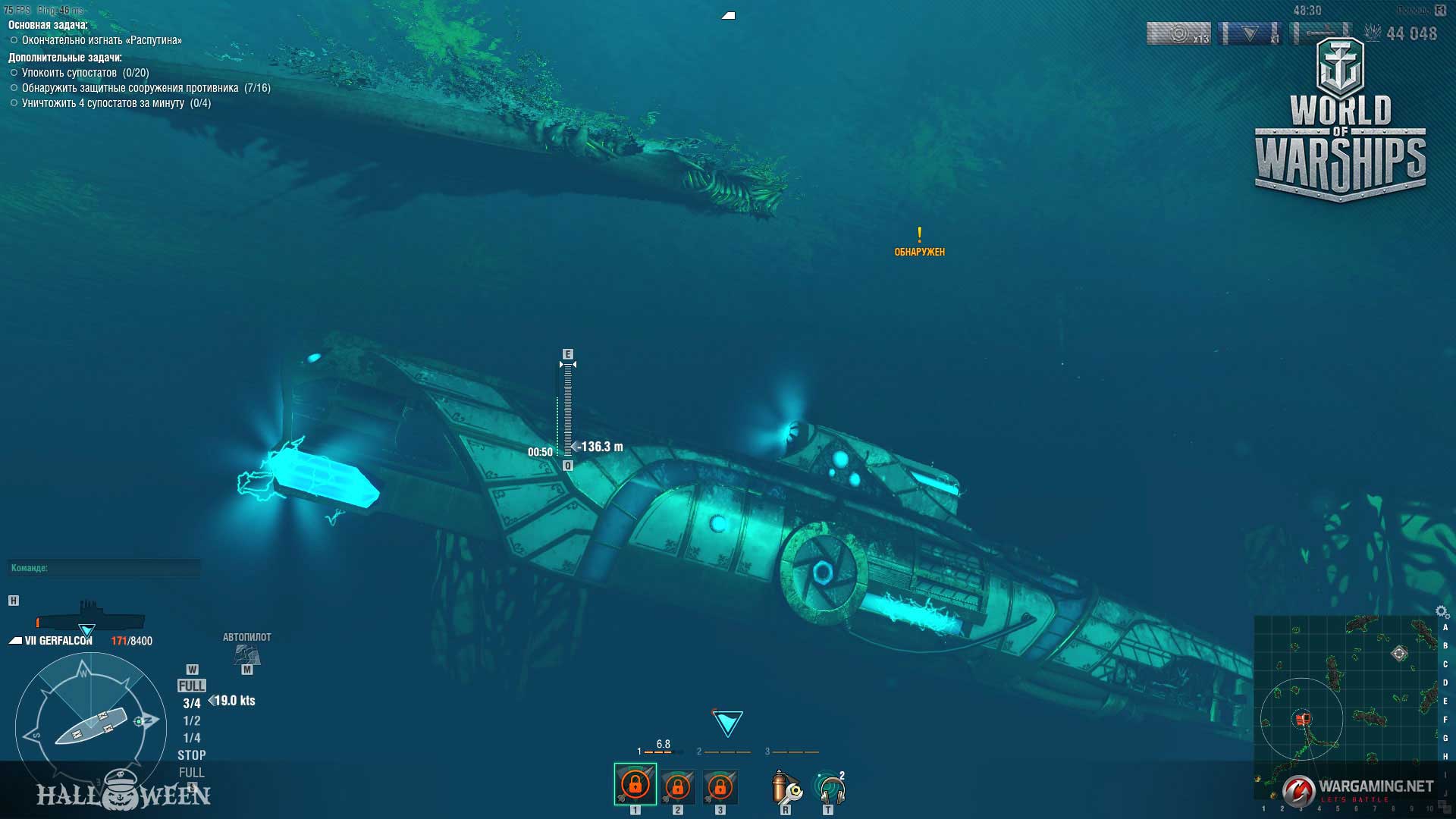Click the depth gauge slider
The height and width of the screenshot is (819, 1456).
[x=567, y=409]
